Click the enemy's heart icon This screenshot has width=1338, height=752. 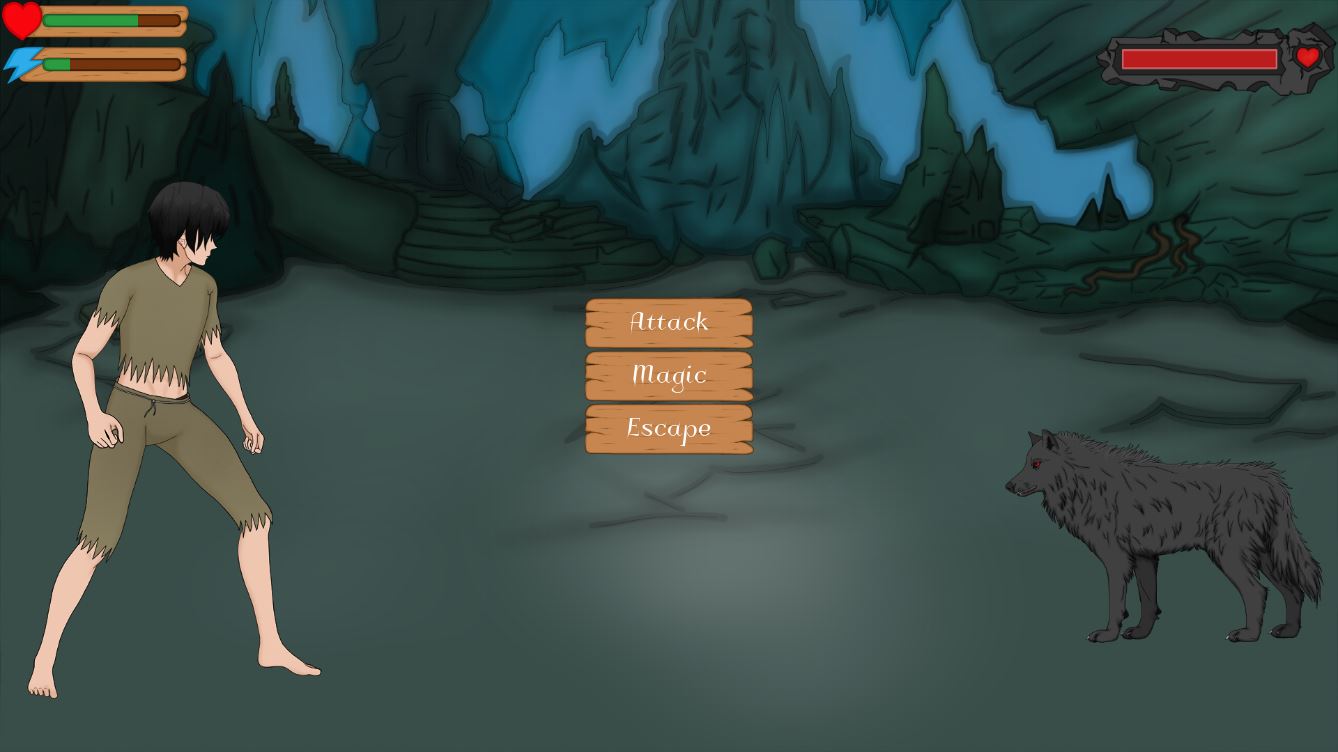[1308, 58]
